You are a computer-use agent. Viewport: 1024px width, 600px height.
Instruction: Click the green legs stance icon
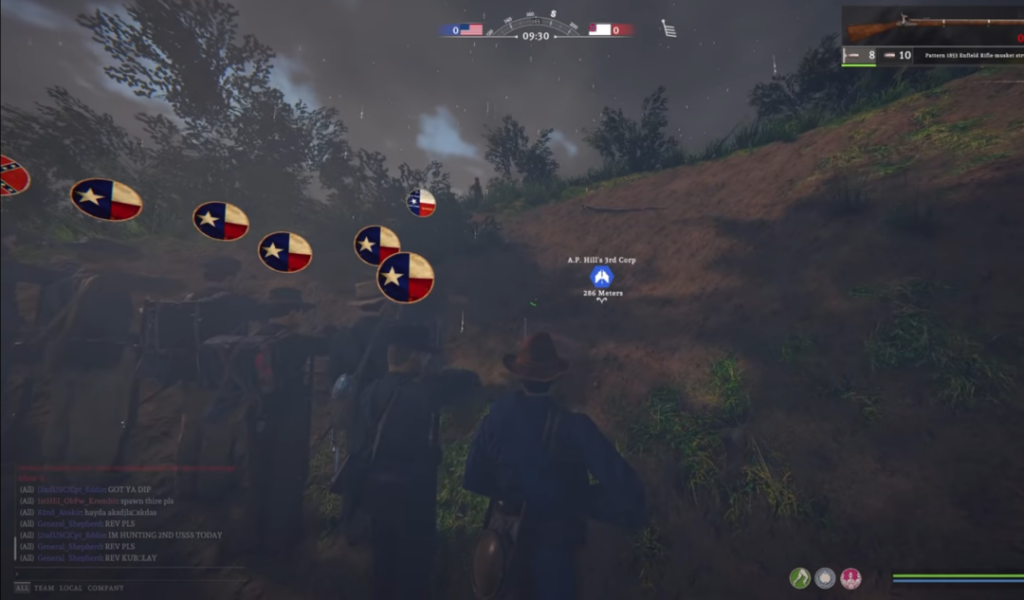799,578
